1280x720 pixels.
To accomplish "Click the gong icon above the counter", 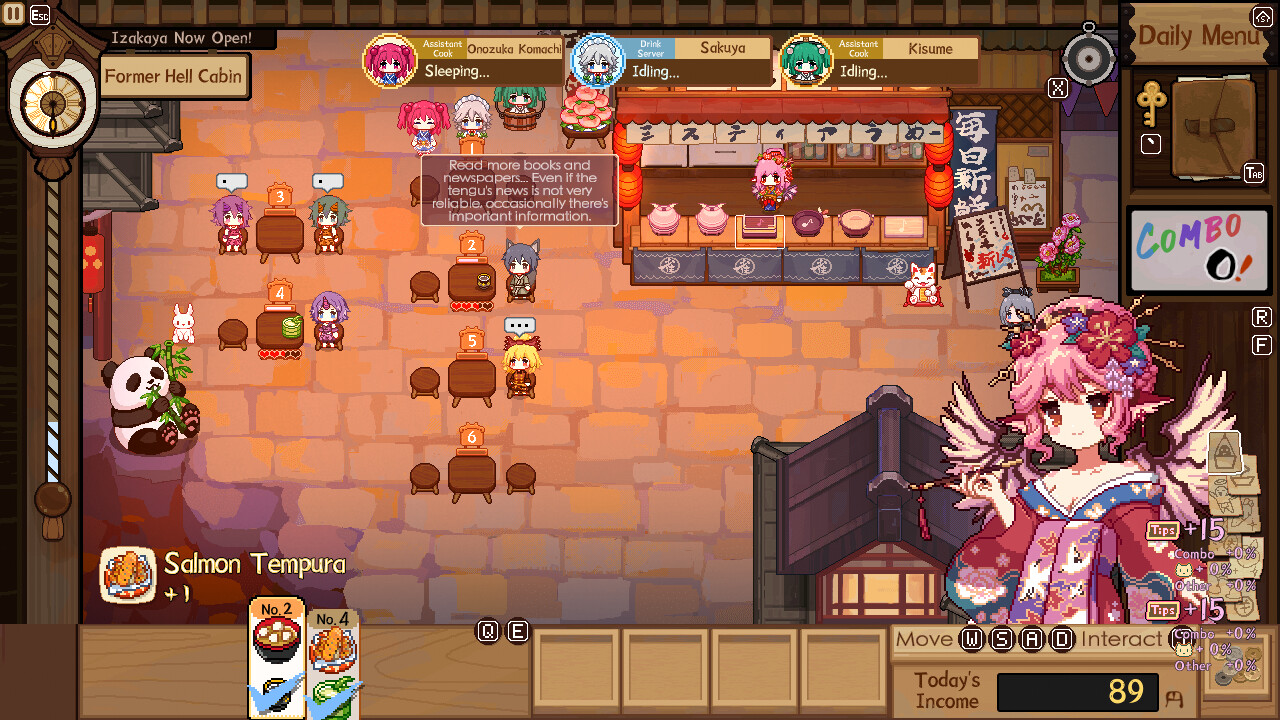I will [1087, 57].
